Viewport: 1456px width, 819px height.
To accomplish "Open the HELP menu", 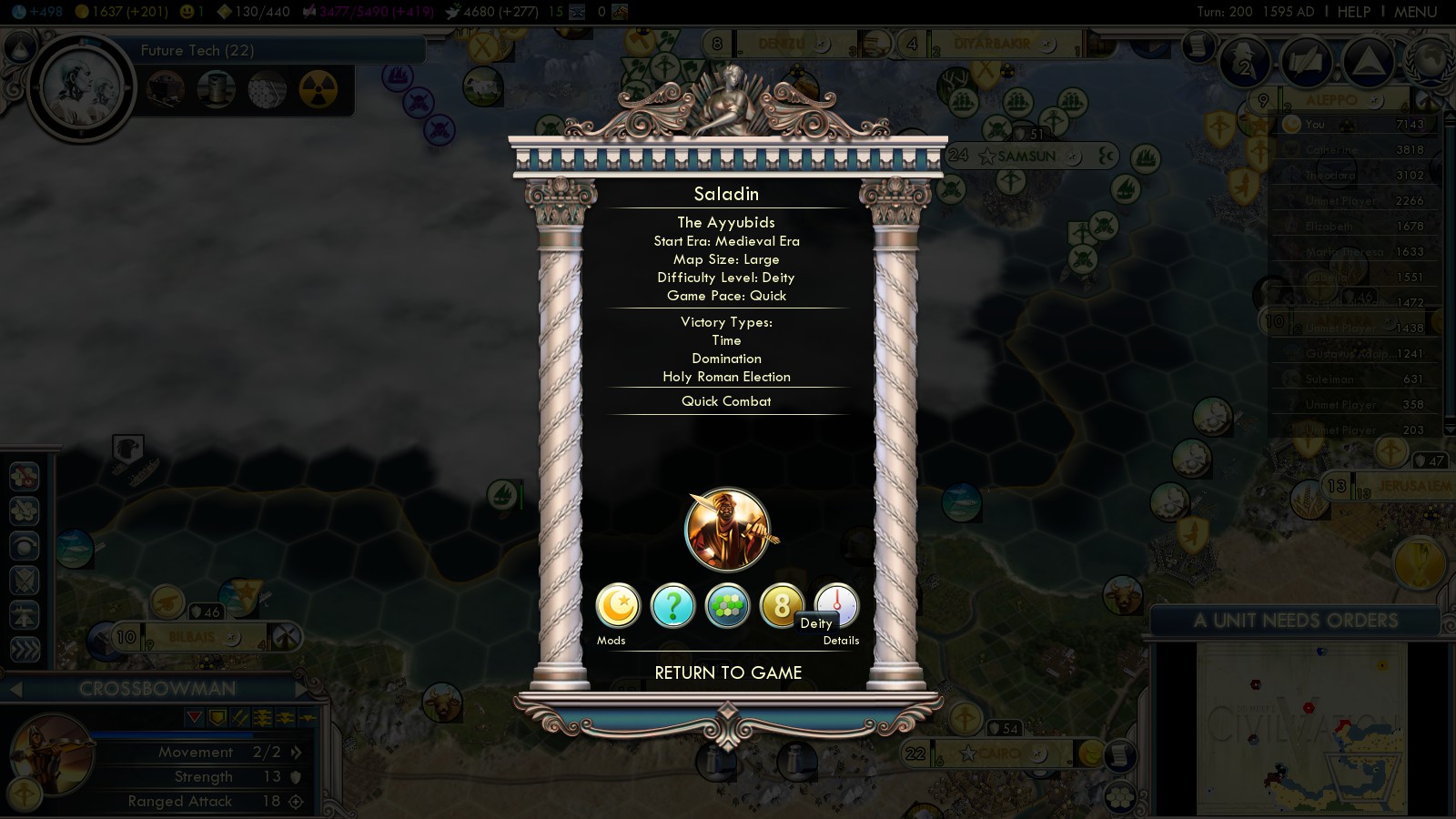I will coord(1353,12).
